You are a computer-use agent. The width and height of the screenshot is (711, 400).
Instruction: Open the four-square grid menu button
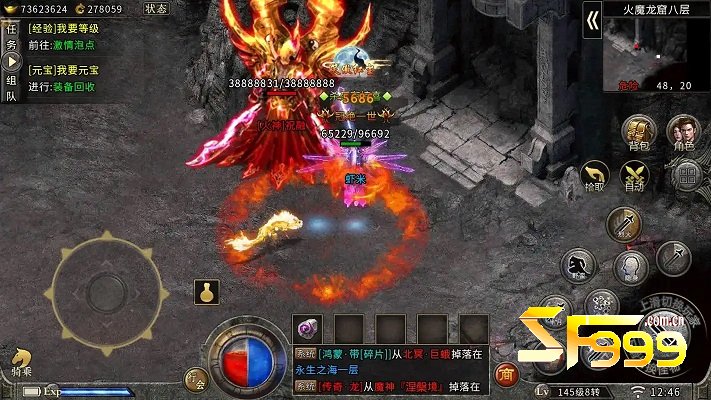[x=685, y=177]
